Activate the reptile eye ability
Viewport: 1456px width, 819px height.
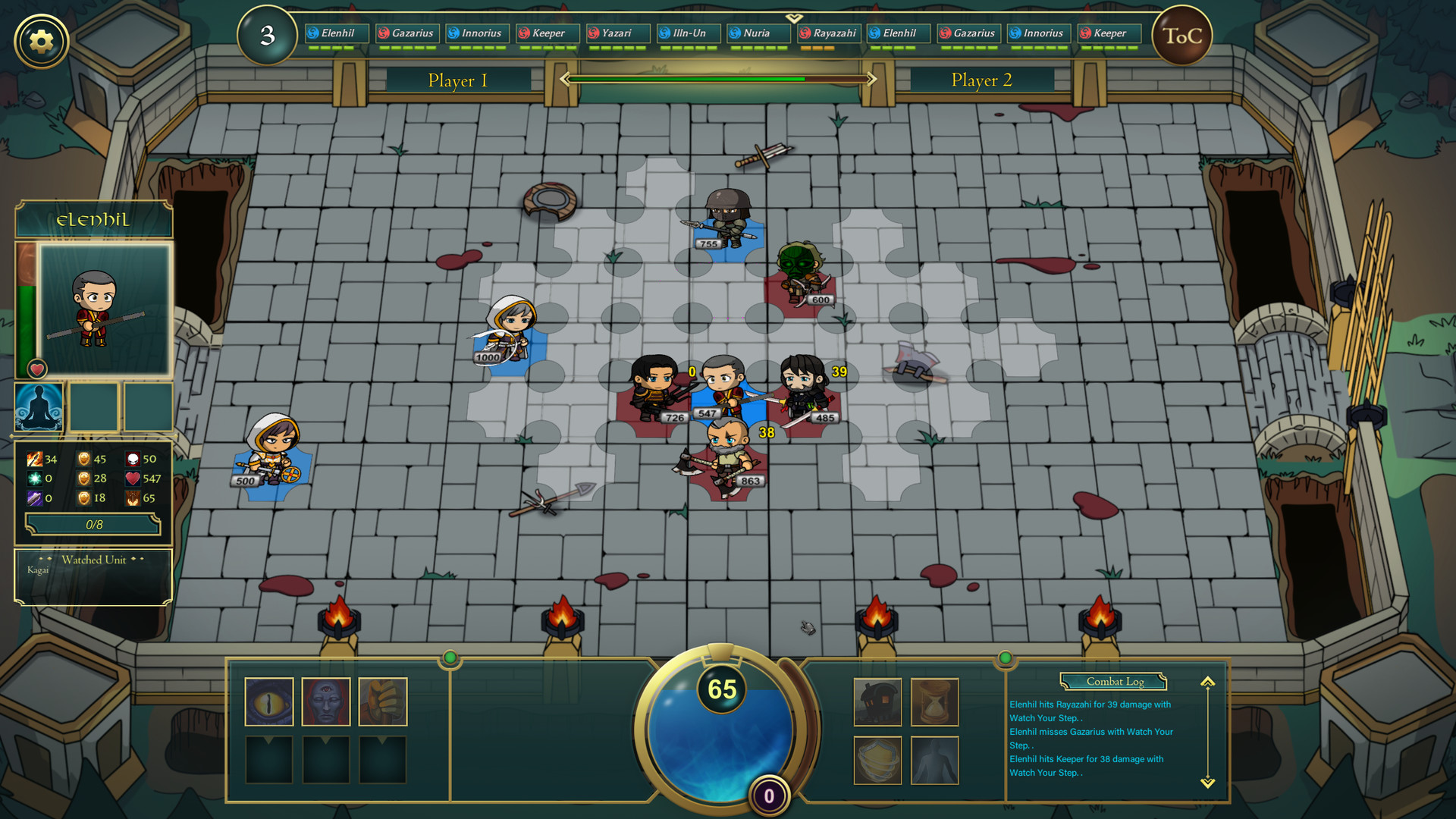tap(269, 701)
